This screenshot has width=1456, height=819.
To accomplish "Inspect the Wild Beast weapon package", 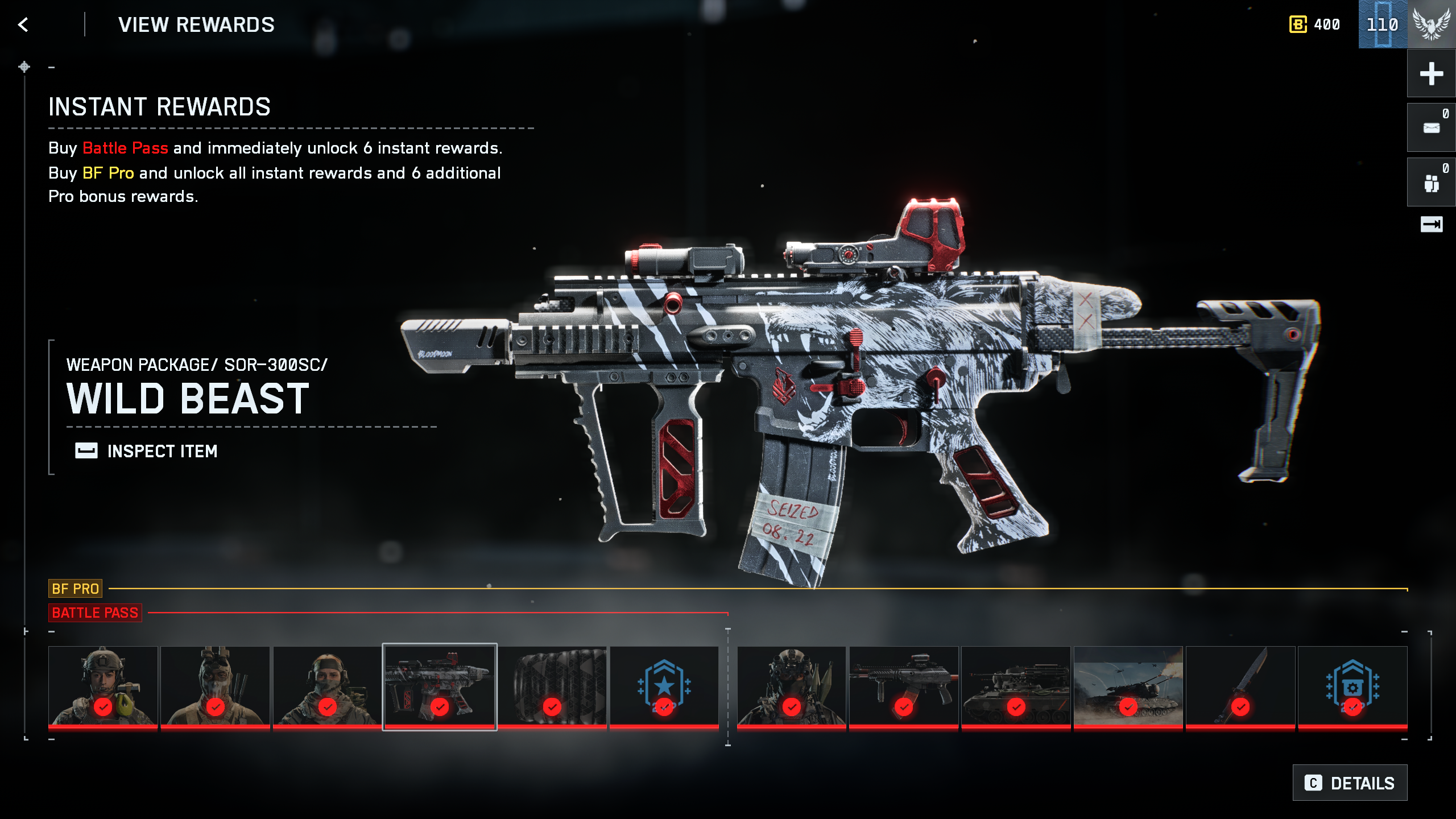I will 147,451.
